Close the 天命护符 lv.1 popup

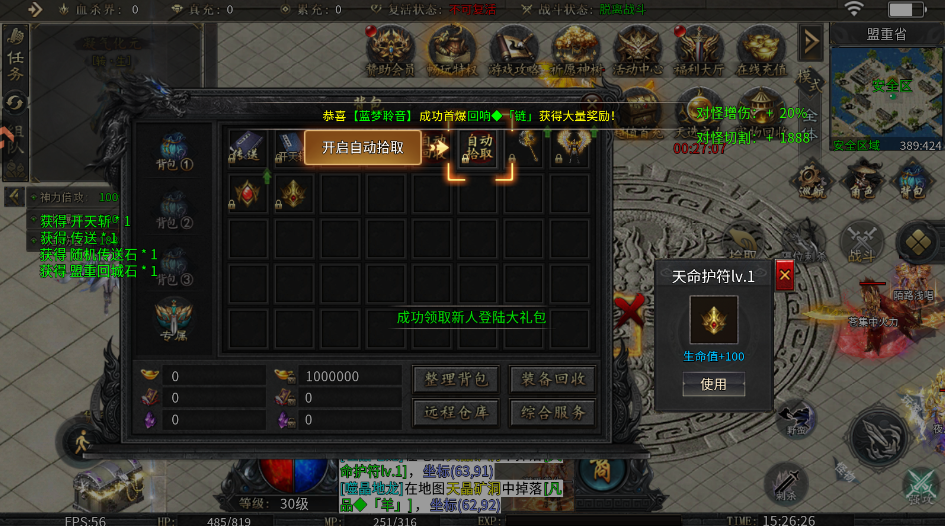coord(784,275)
